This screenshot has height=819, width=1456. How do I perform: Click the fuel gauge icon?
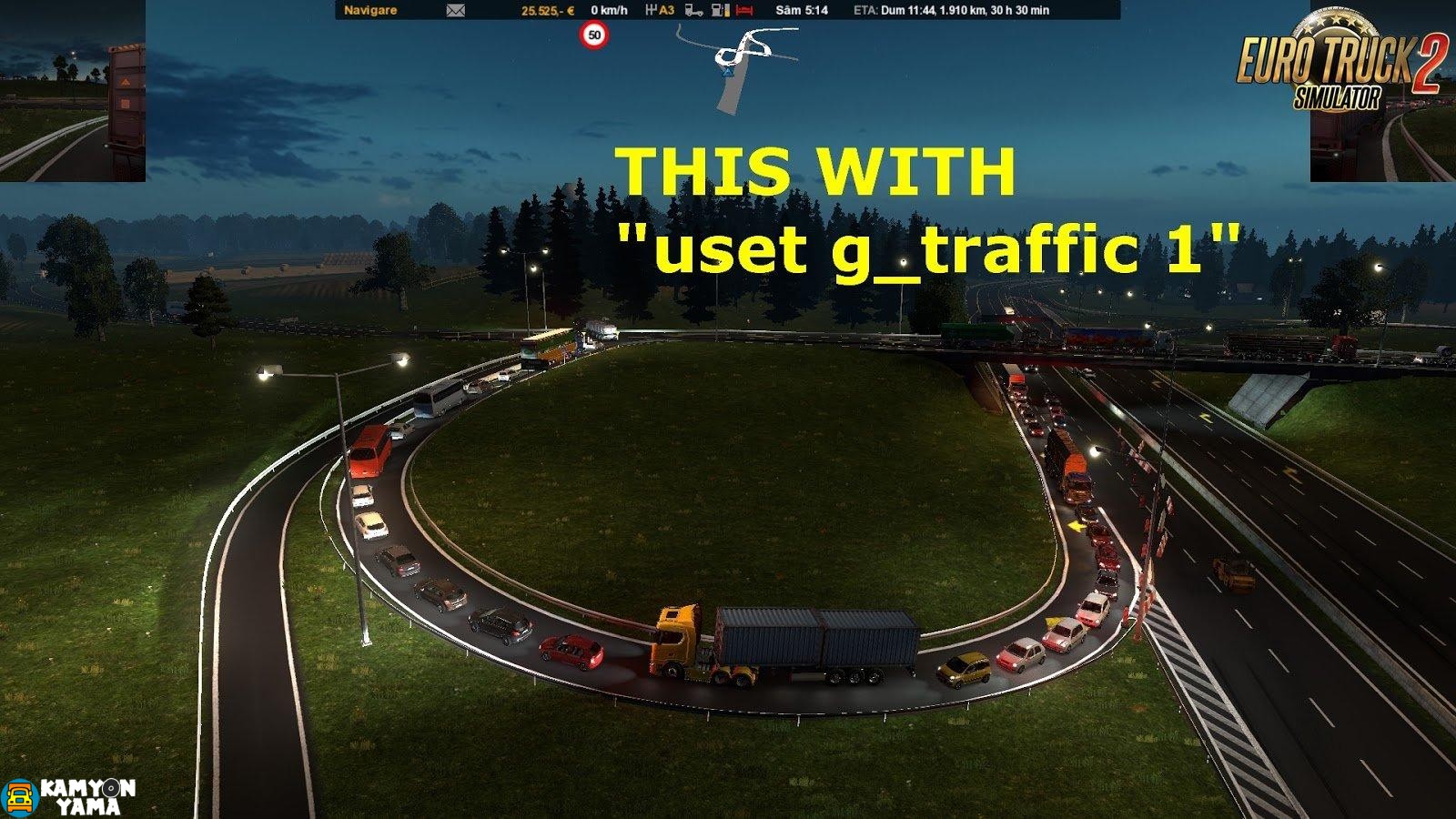(x=720, y=8)
